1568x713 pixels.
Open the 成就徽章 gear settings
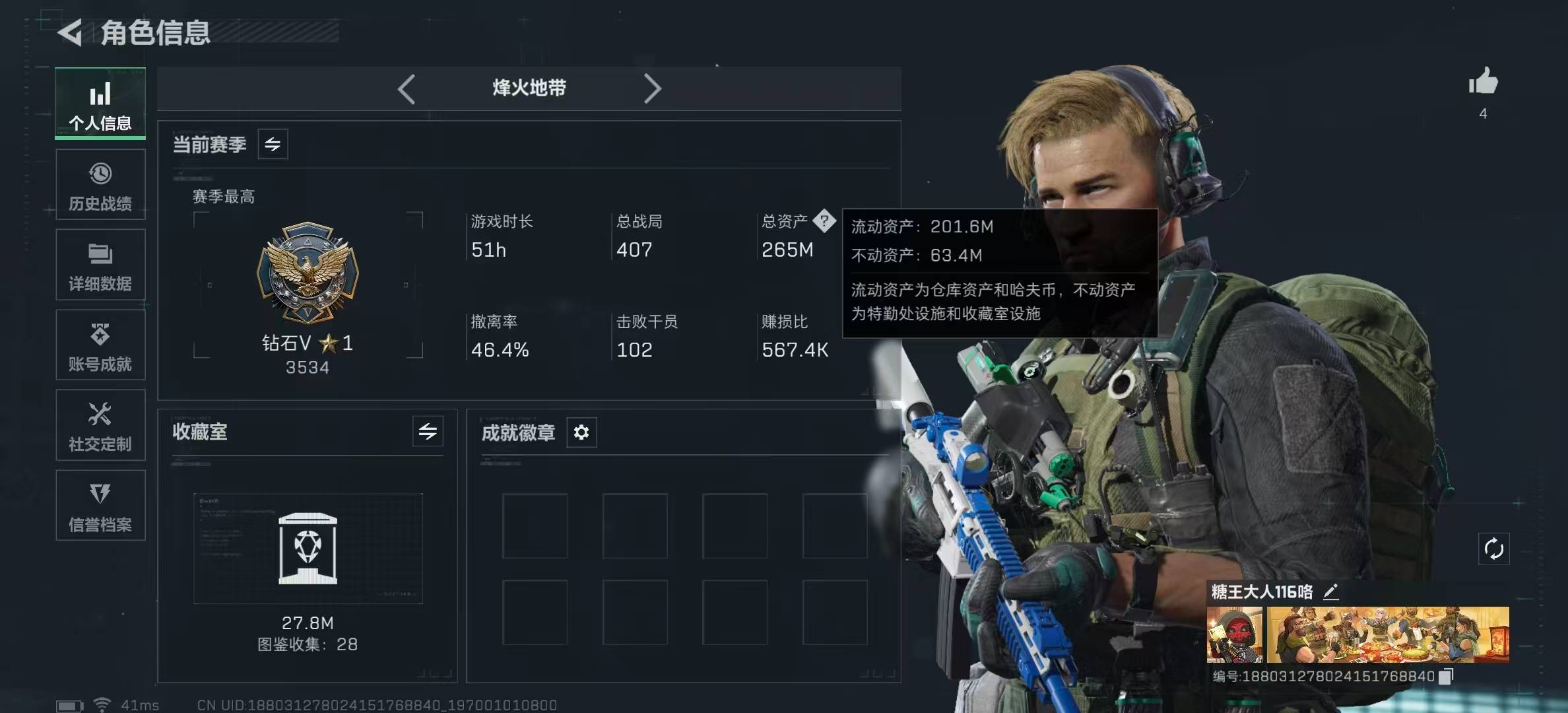(581, 432)
